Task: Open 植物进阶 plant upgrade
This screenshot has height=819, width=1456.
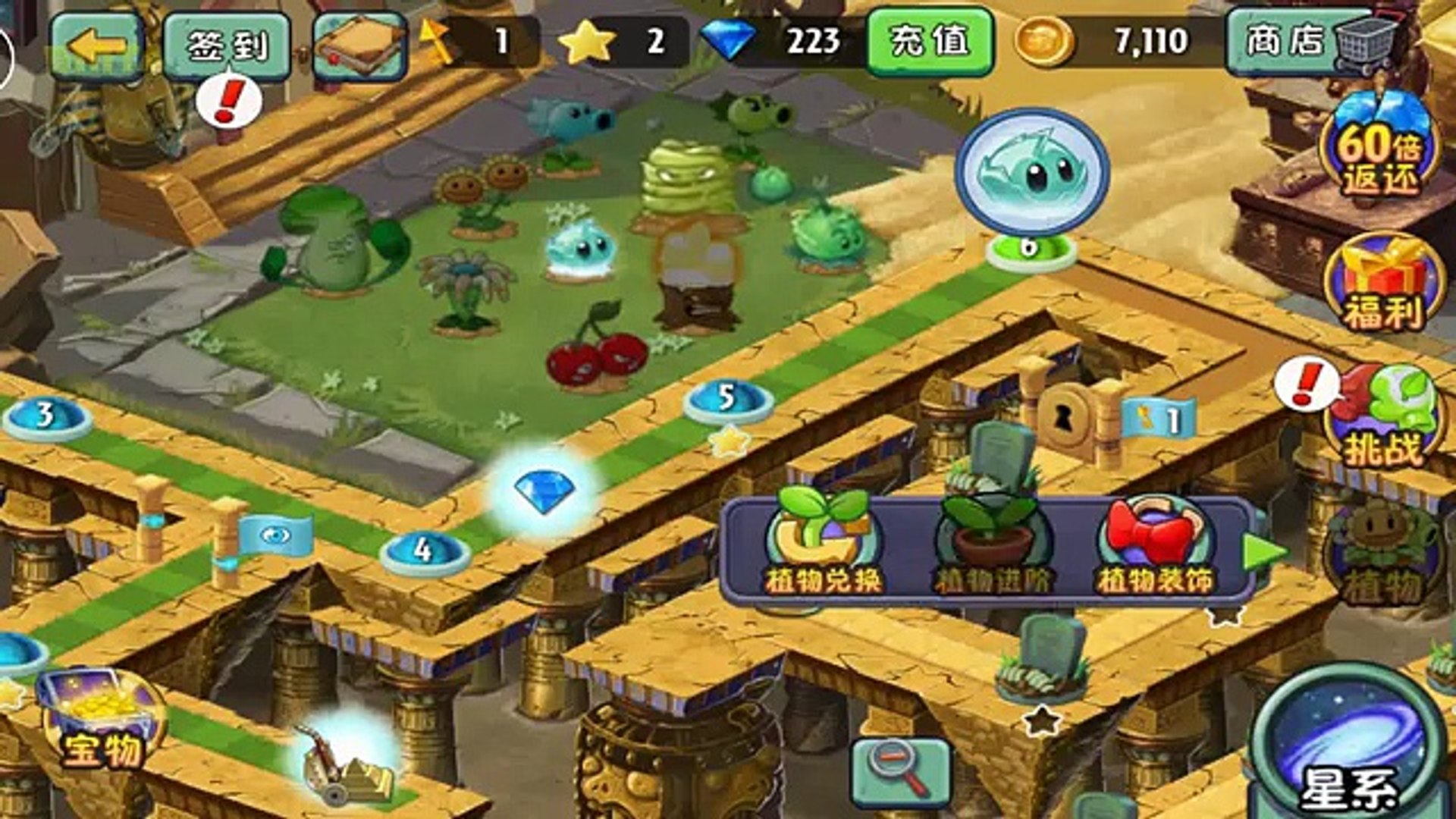Action: coord(990,548)
